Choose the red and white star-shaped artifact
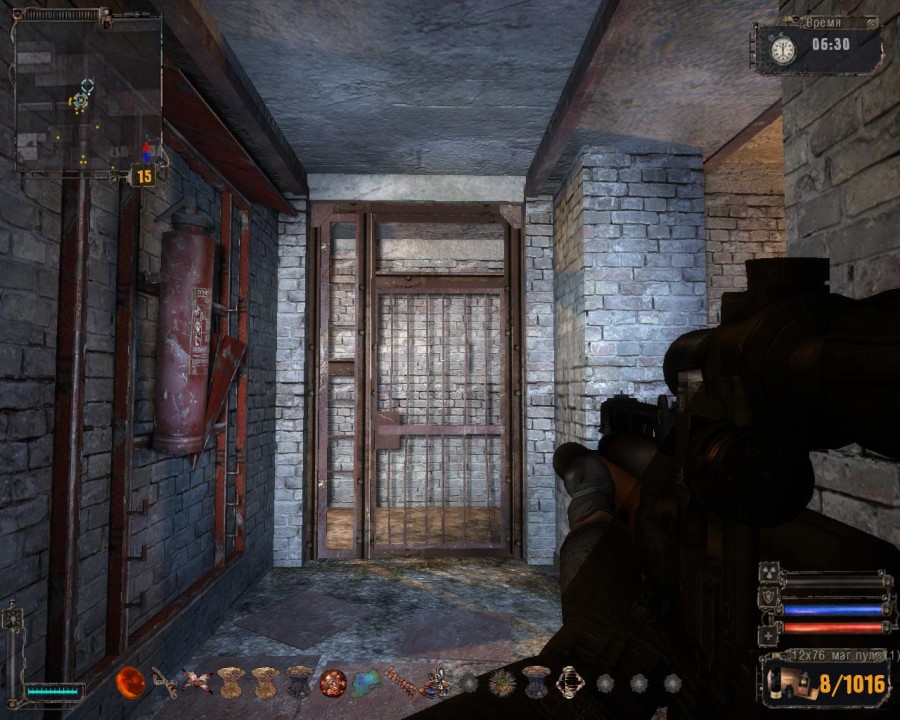Image resolution: width=900 pixels, height=720 pixels. pos(197,682)
